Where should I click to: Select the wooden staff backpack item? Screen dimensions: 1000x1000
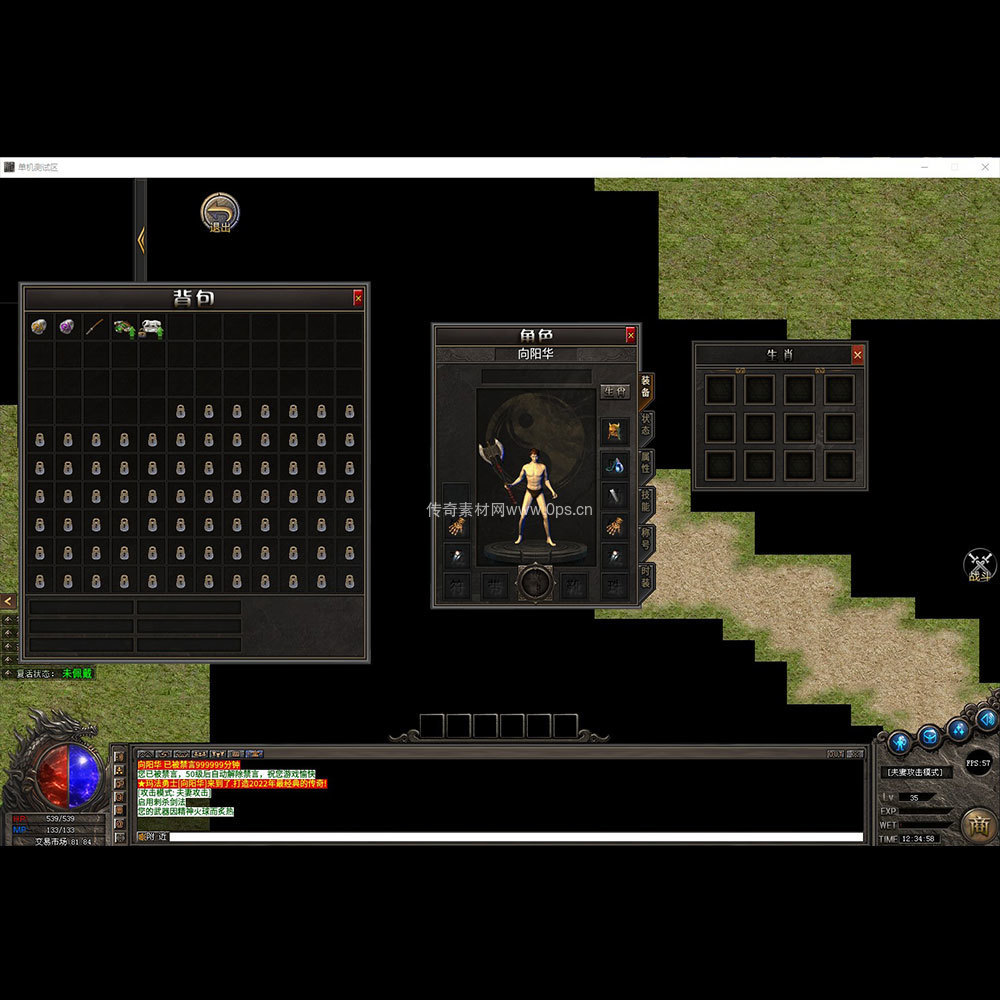tap(95, 327)
